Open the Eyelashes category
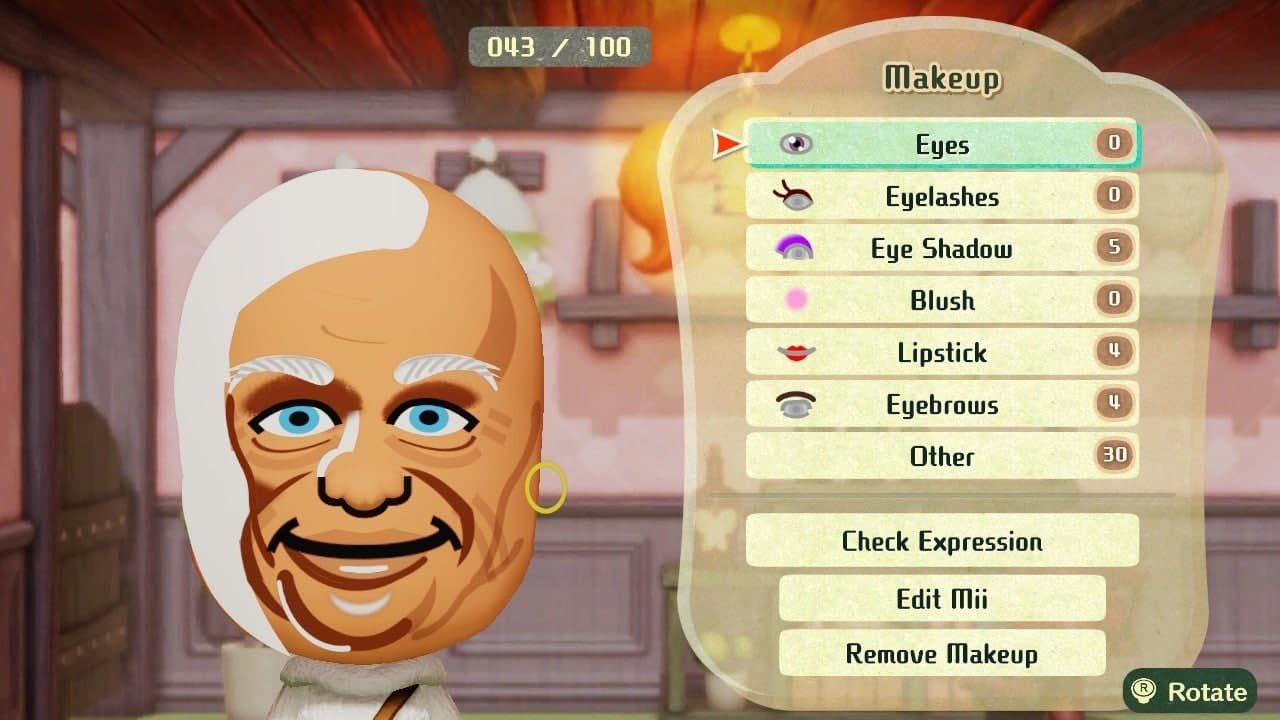The height and width of the screenshot is (720, 1280). coord(940,197)
